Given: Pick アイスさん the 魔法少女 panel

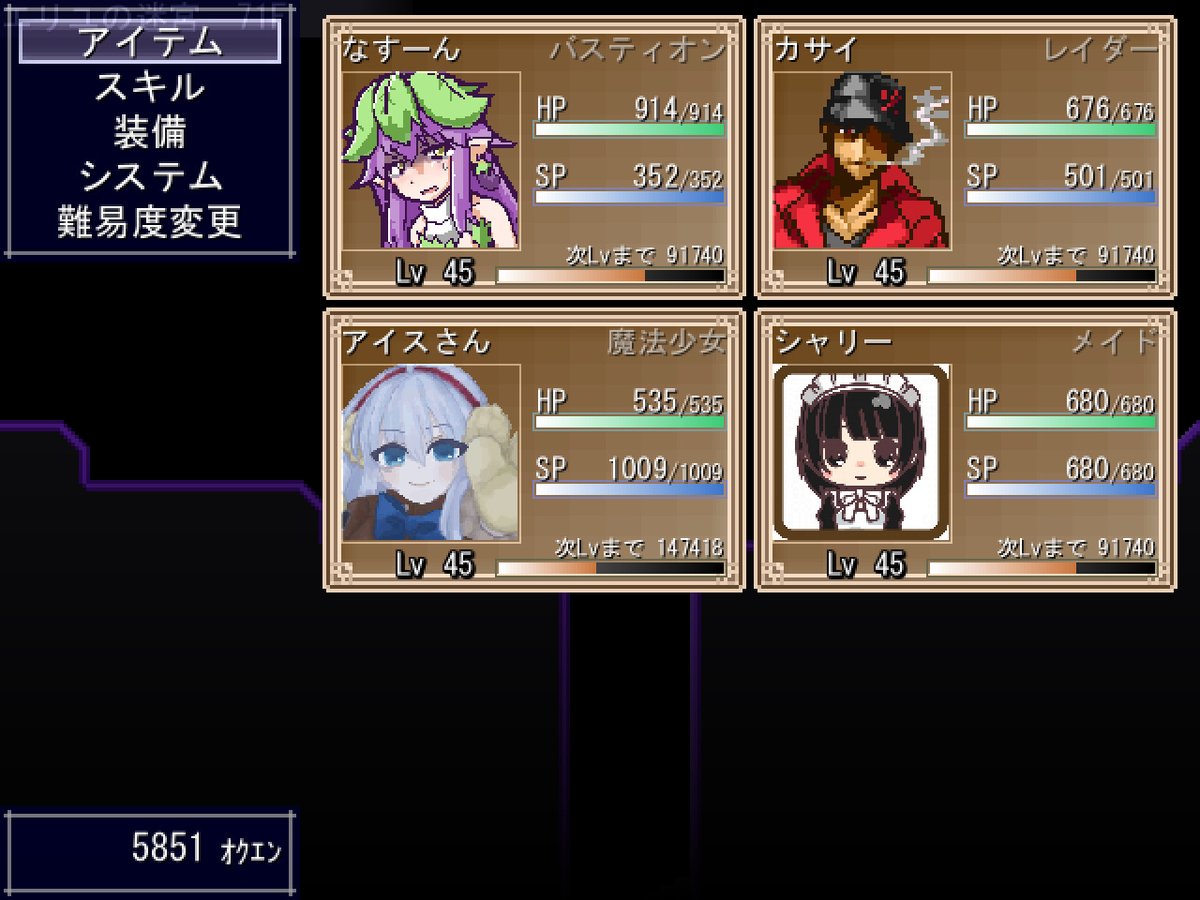Looking at the screenshot, I should point(533,450).
